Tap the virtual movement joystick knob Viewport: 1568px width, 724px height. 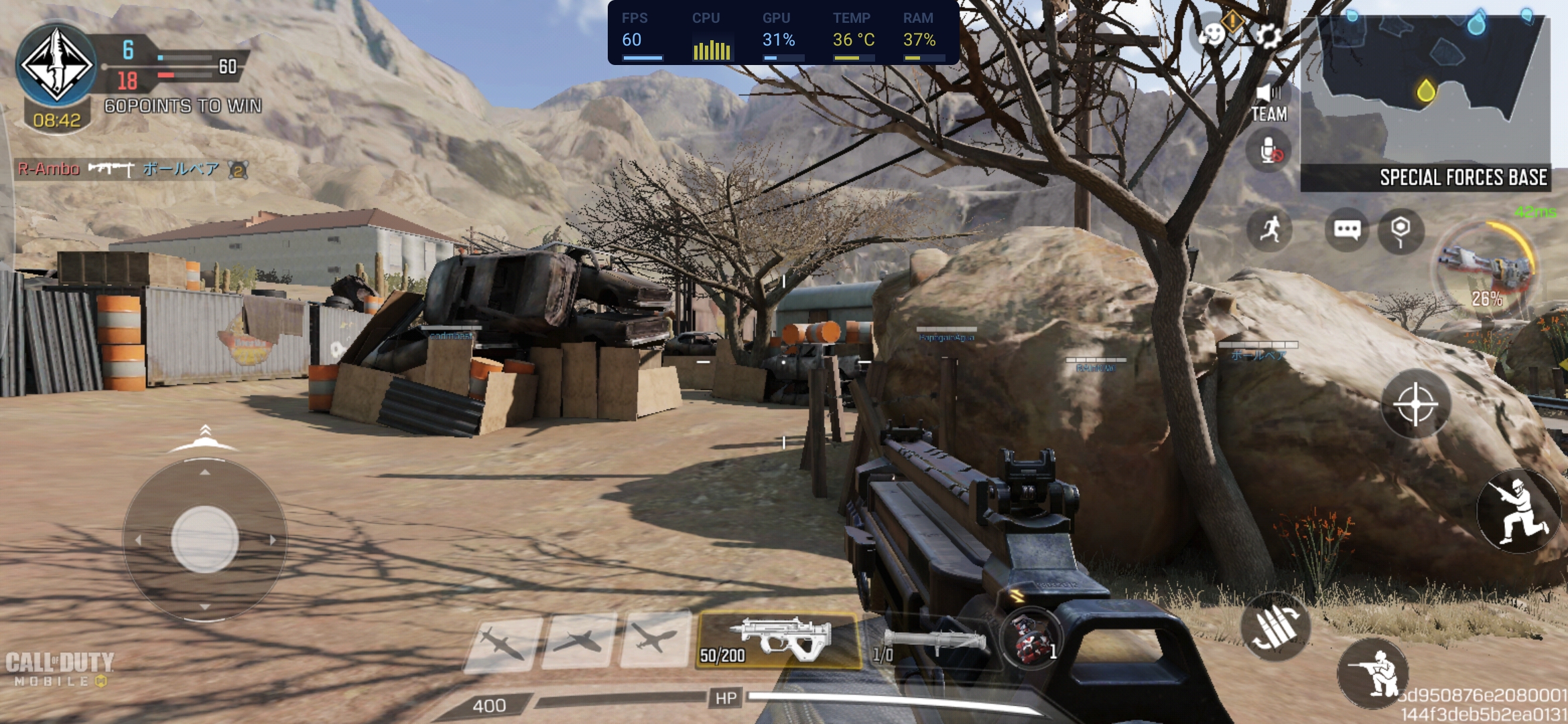tap(204, 540)
